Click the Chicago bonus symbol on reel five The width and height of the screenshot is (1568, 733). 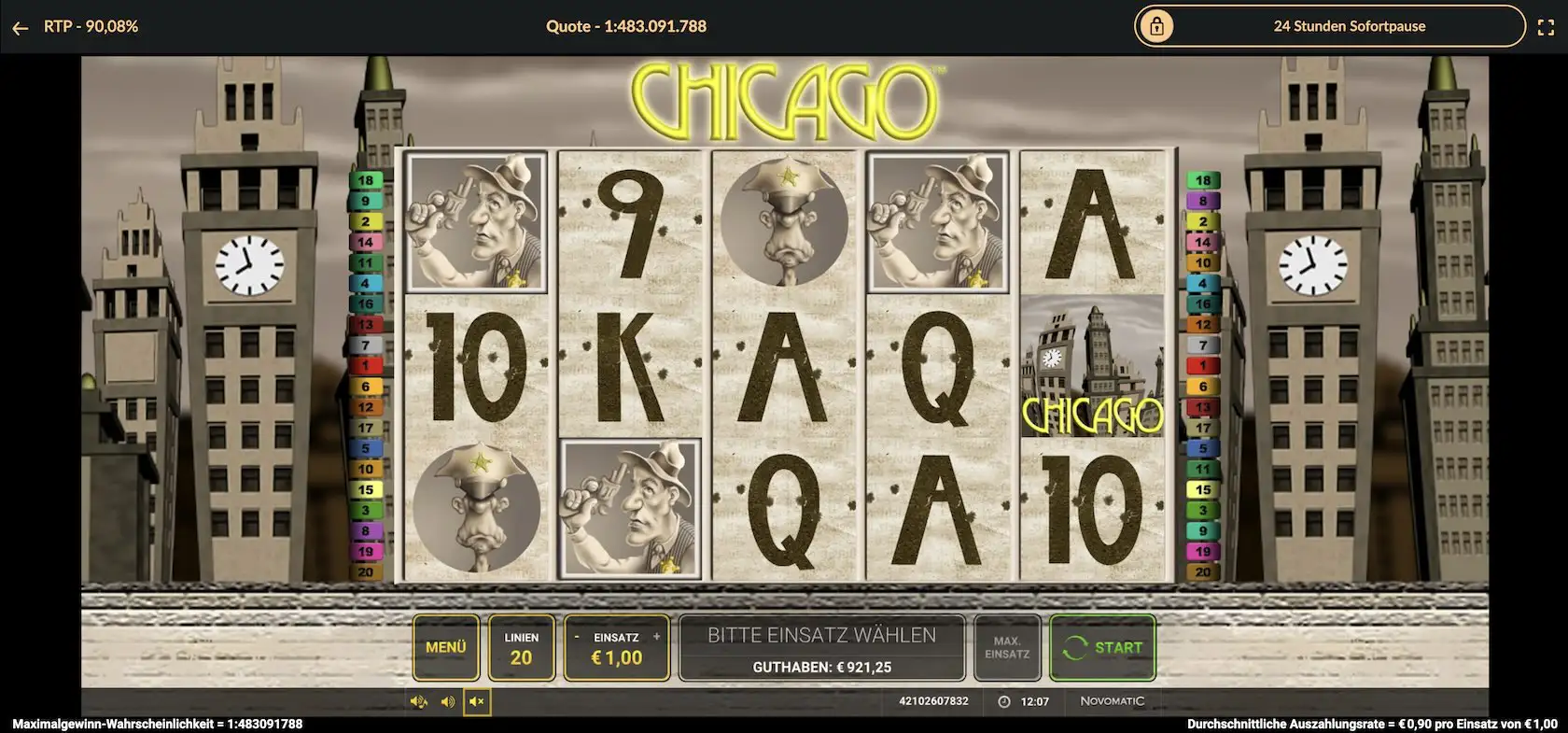point(1092,364)
